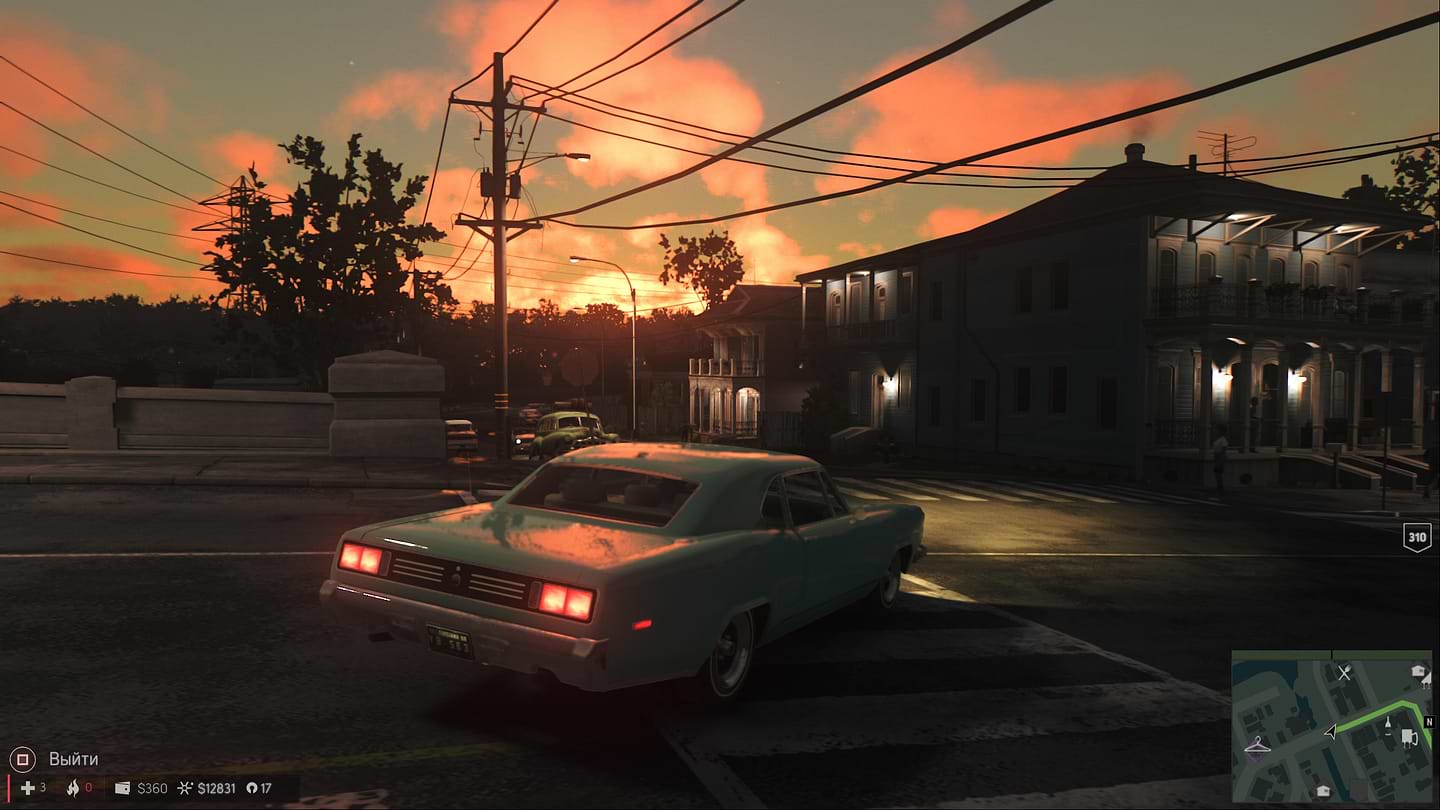Viewport: 1440px width, 810px height.
Task: Click the N compass marker on minimap
Action: click(1428, 722)
